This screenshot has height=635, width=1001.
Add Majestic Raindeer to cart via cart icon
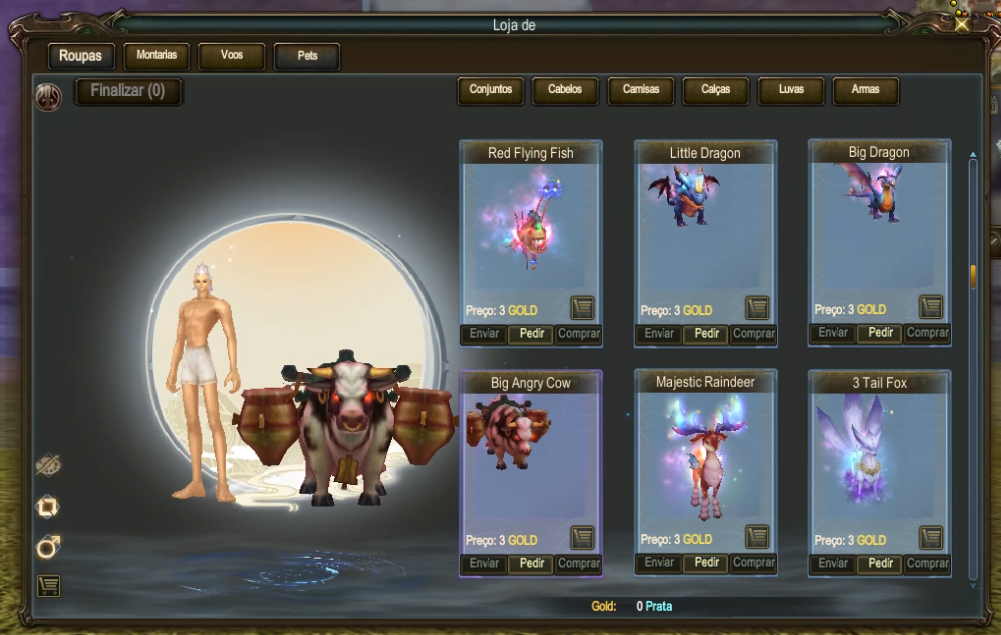point(757,537)
